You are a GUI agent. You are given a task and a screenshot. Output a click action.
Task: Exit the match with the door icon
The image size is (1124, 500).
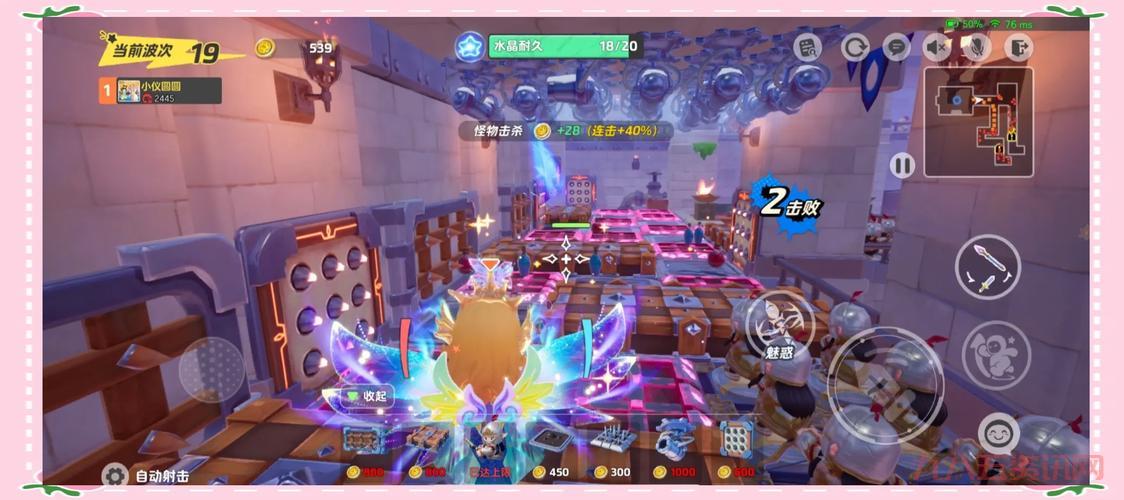[1018, 47]
